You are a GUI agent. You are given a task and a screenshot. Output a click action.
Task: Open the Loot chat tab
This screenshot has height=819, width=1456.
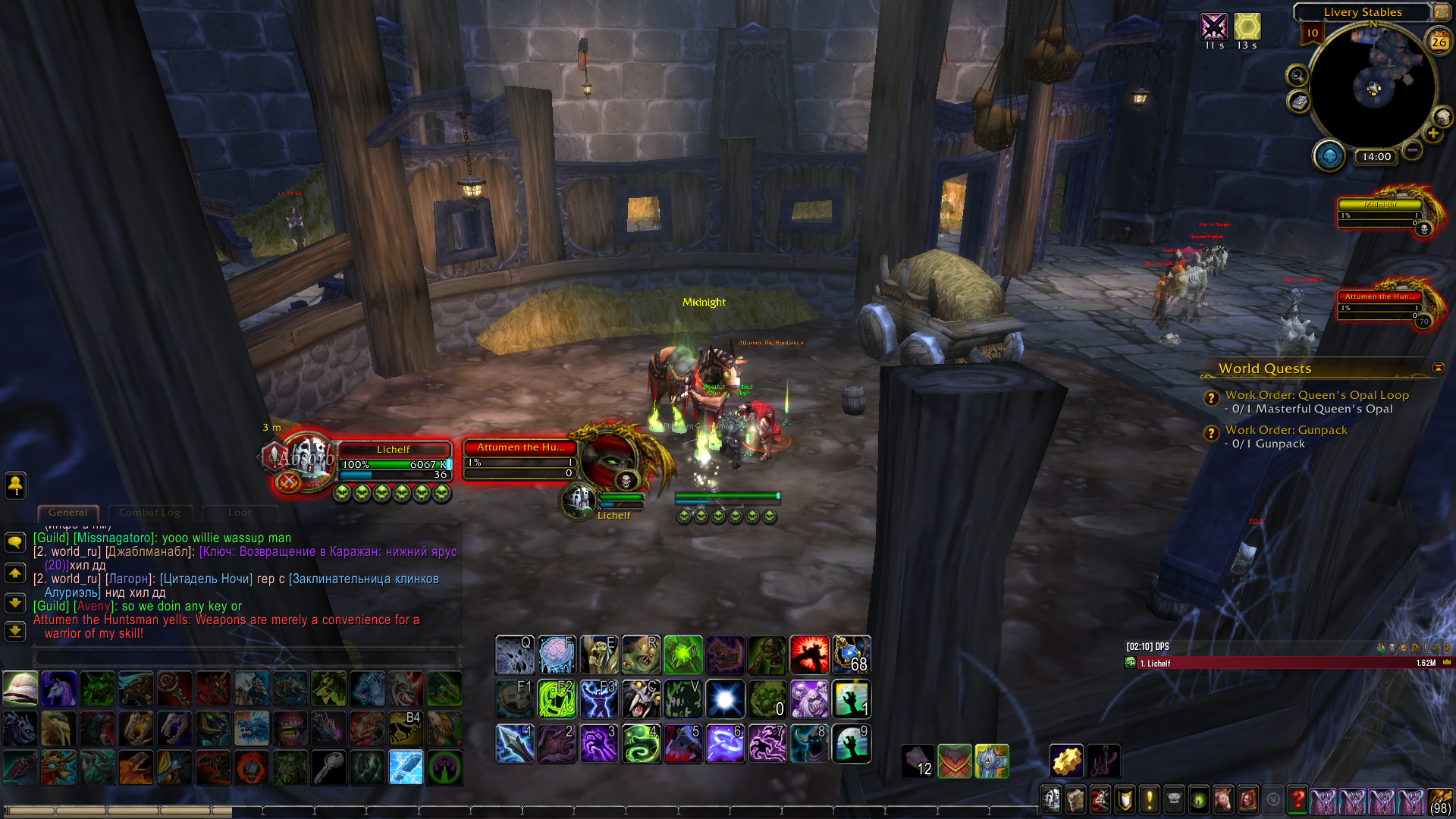click(x=240, y=513)
